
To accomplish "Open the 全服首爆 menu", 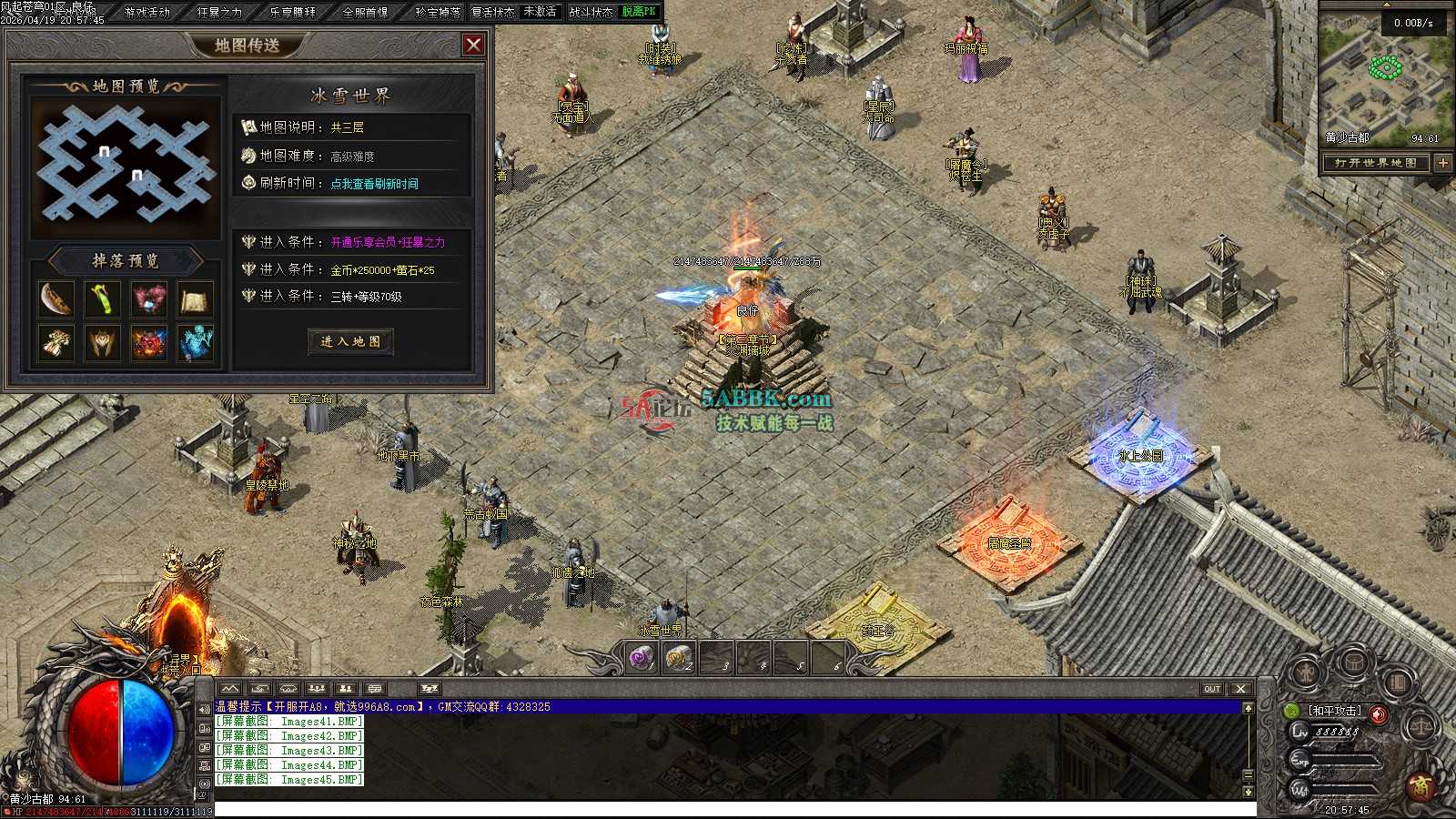I will [x=365, y=12].
